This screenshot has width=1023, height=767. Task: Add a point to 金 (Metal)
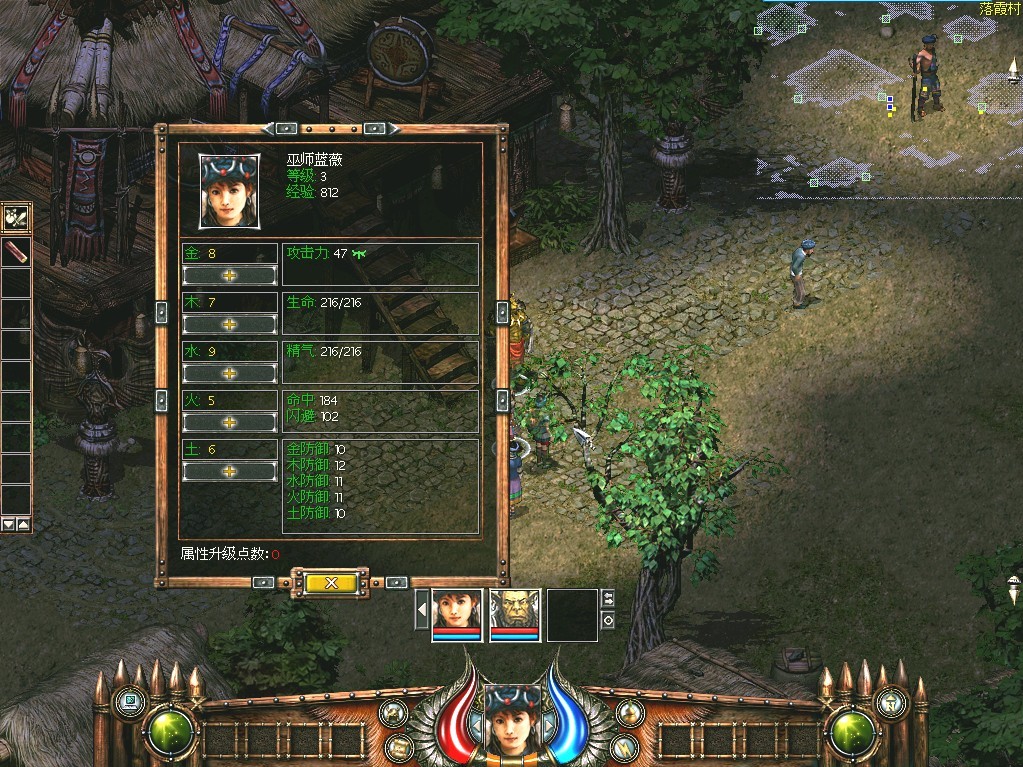[229, 275]
